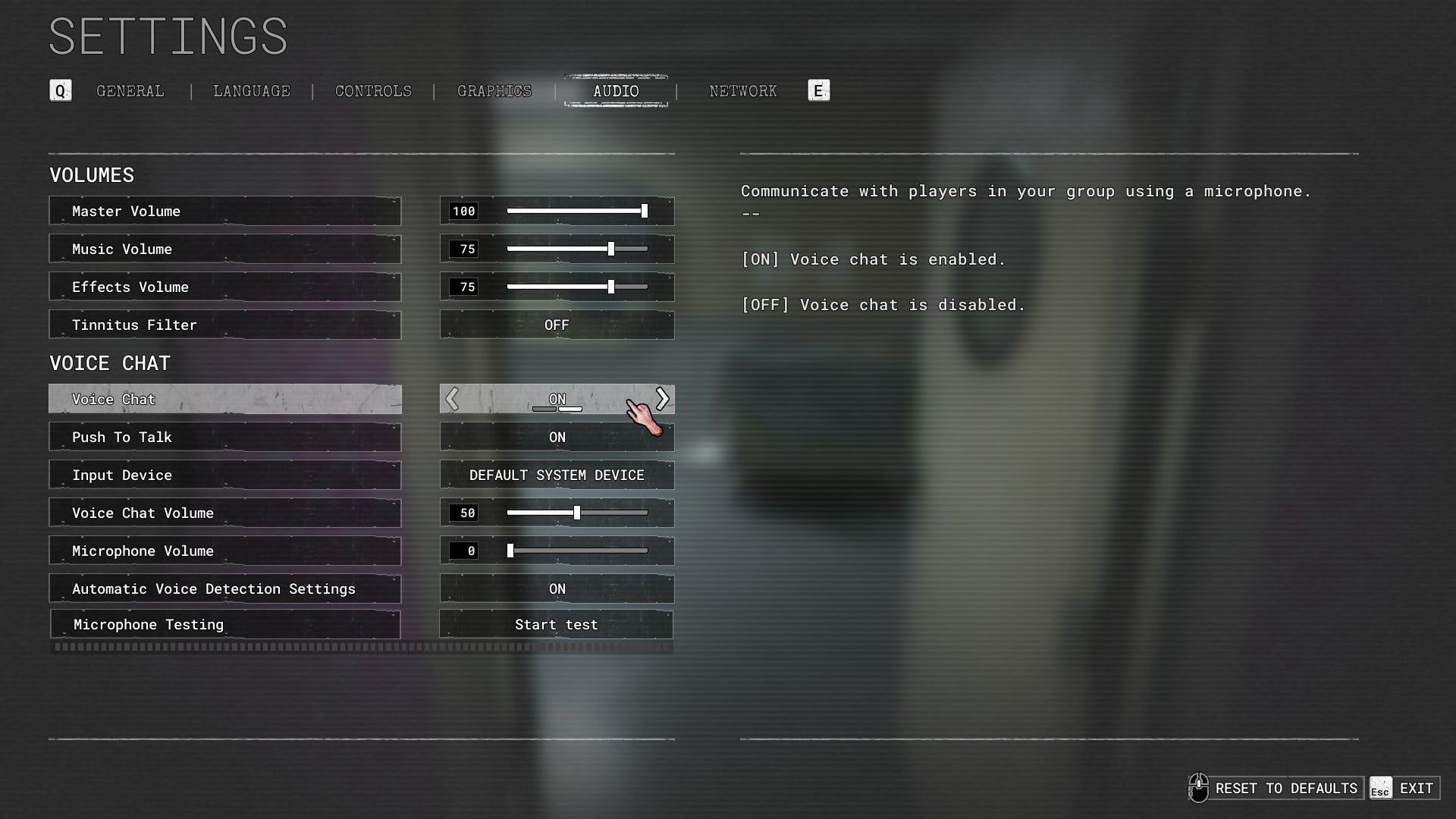Screen dimensions: 1456x819
Task: Select the NETWORK tab
Action: [742, 91]
